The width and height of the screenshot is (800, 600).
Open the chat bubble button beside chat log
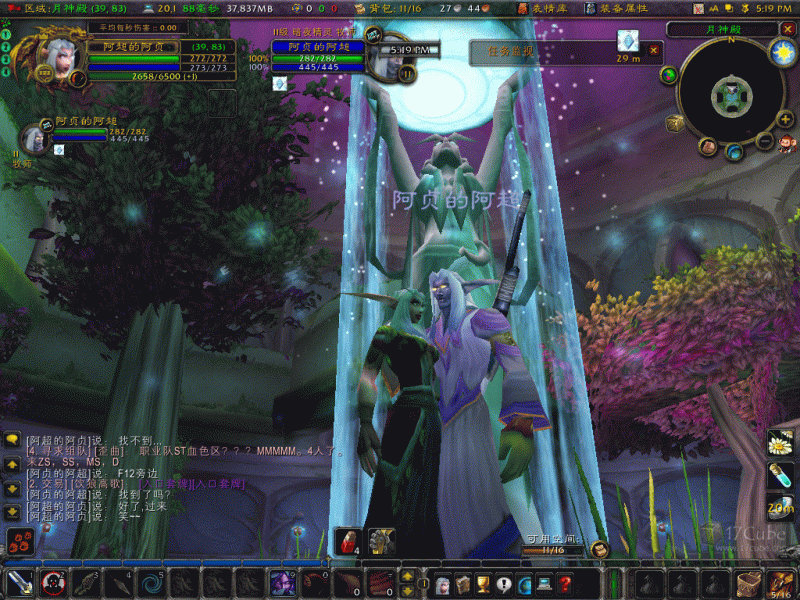tap(13, 440)
